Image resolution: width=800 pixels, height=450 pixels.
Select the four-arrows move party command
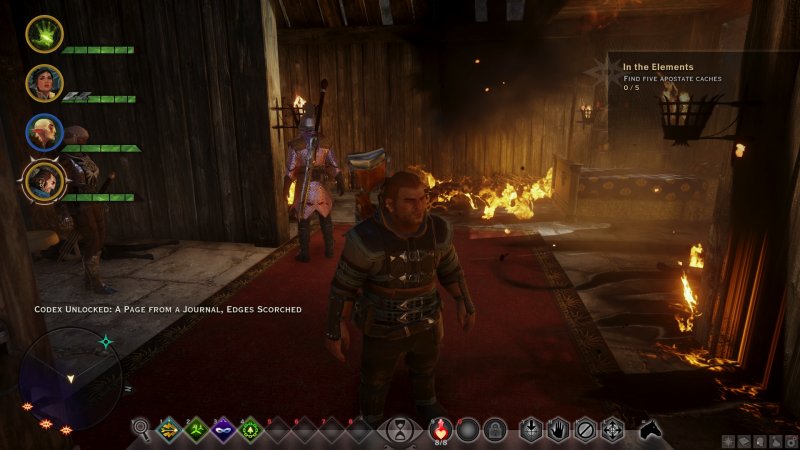click(612, 430)
